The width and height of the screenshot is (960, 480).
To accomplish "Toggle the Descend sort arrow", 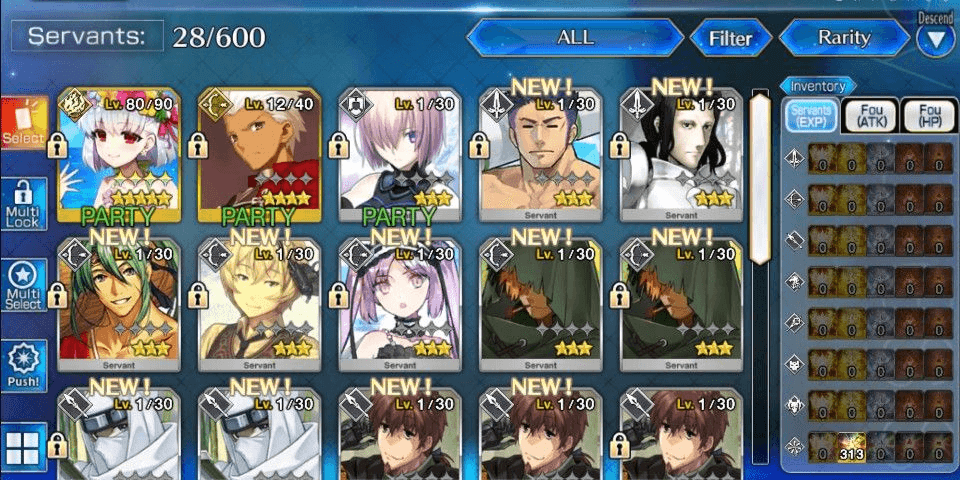I will (936, 40).
